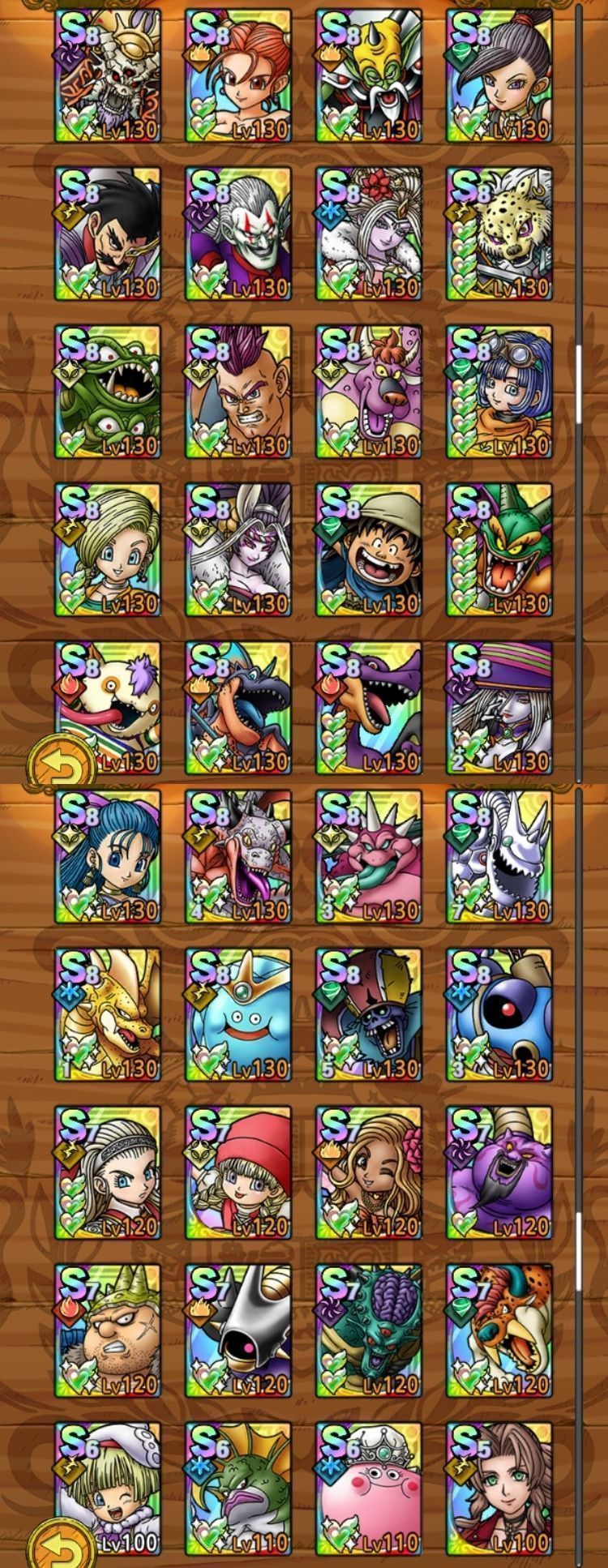This screenshot has width=608, height=1568.
Task: Select the S5 brown-haired girl card
Action: pyautogui.click(x=499, y=1489)
